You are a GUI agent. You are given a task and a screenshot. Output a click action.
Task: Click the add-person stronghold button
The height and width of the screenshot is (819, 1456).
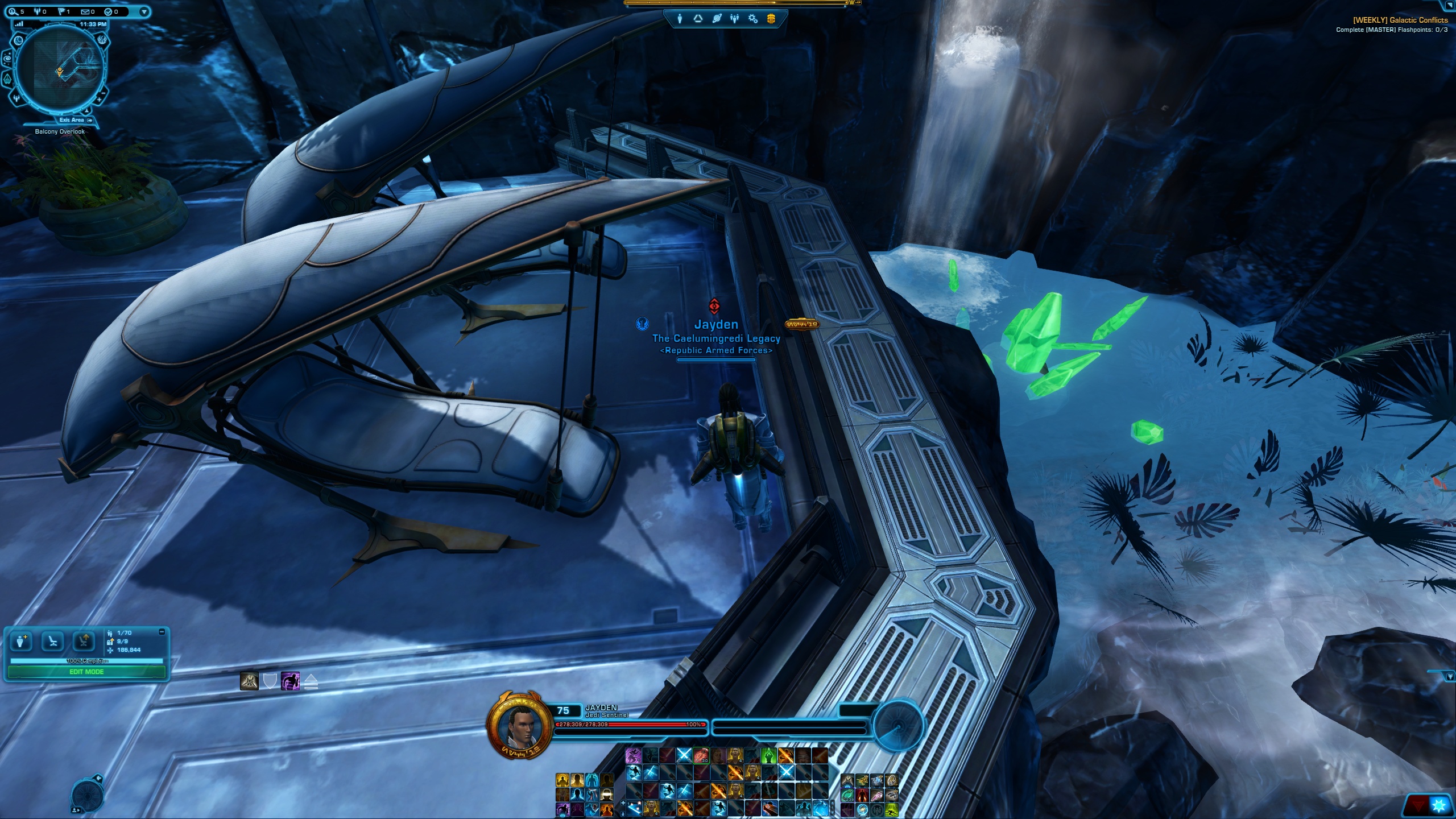[22, 642]
